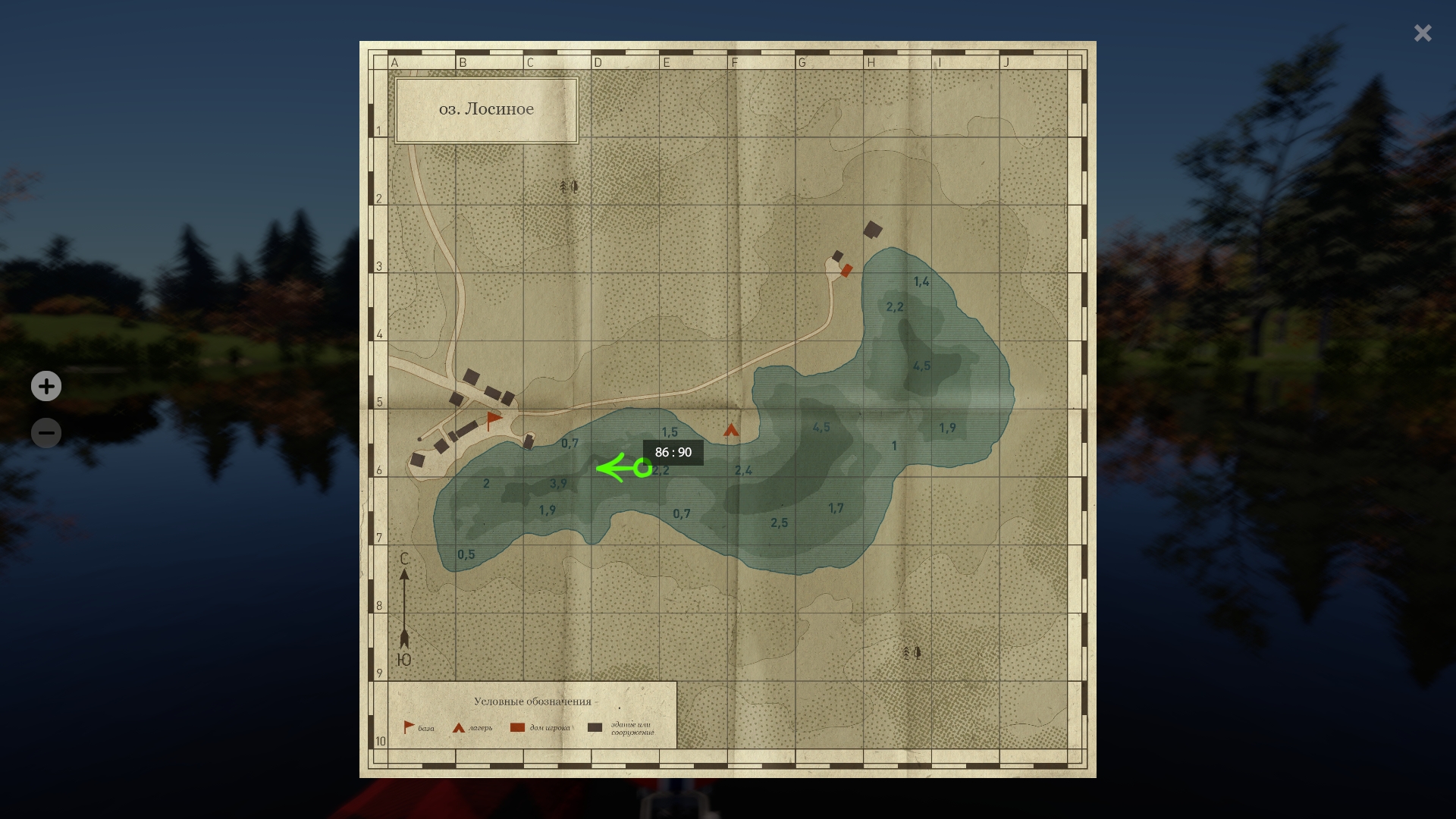This screenshot has height=819, width=1456.
Task: Click the green player position circle
Action: point(642,469)
